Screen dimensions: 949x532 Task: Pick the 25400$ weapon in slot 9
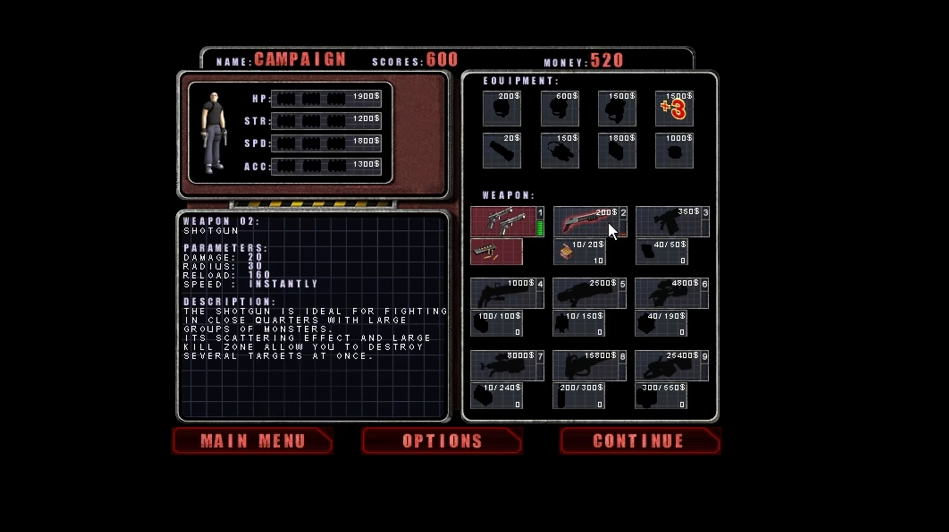672,365
